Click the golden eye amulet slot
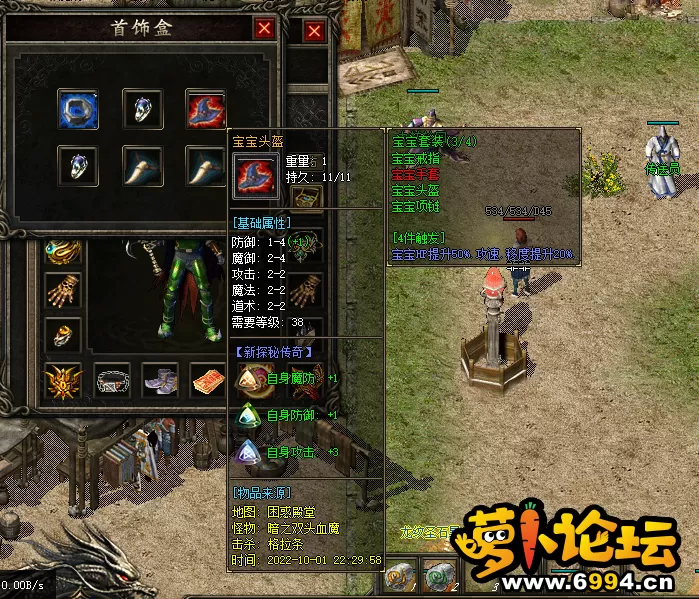This screenshot has width=699, height=599. [x=63, y=251]
